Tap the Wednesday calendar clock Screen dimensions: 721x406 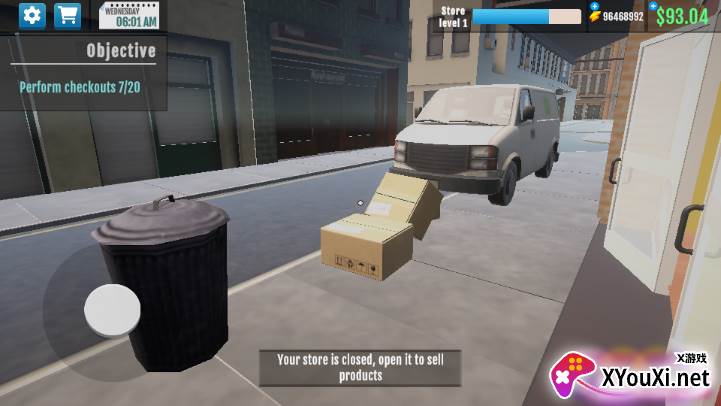(x=129, y=16)
